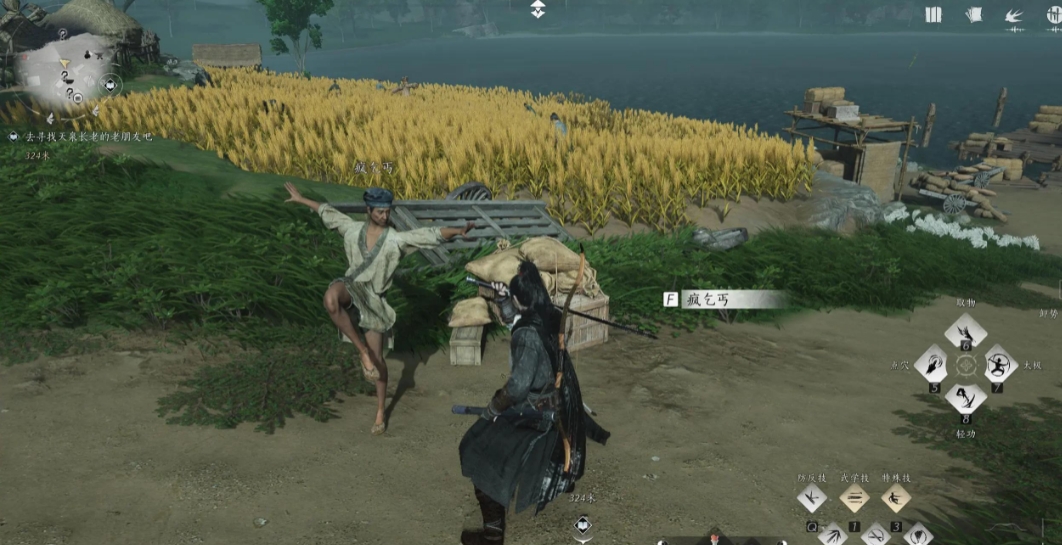Viewport: 1062px width, 545px height.
Task: Use the 防反技 counter skill icon
Action: coord(811,497)
